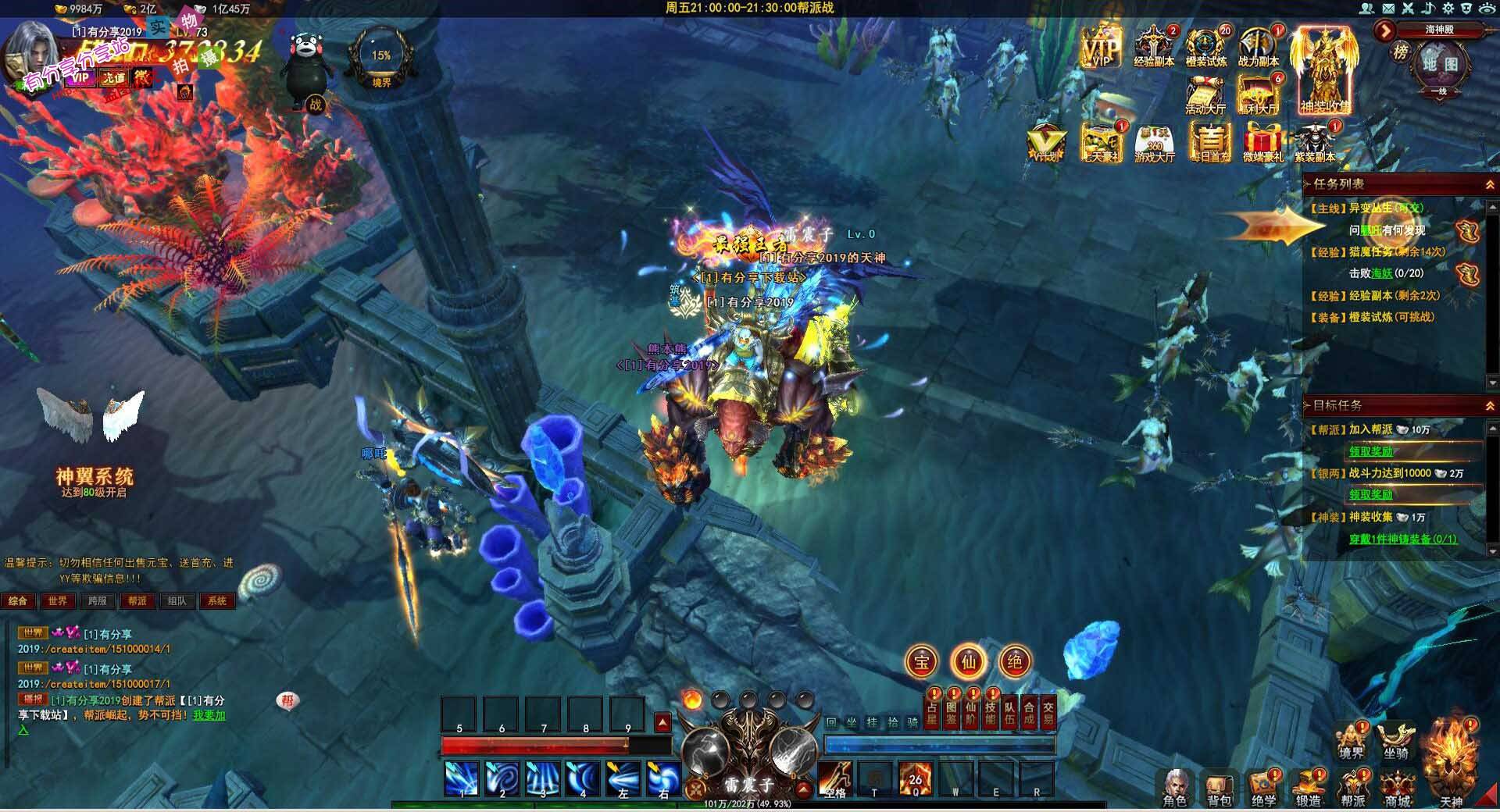Switch to the 帮派 chat tab
The height and width of the screenshot is (812, 1500).
[x=137, y=601]
